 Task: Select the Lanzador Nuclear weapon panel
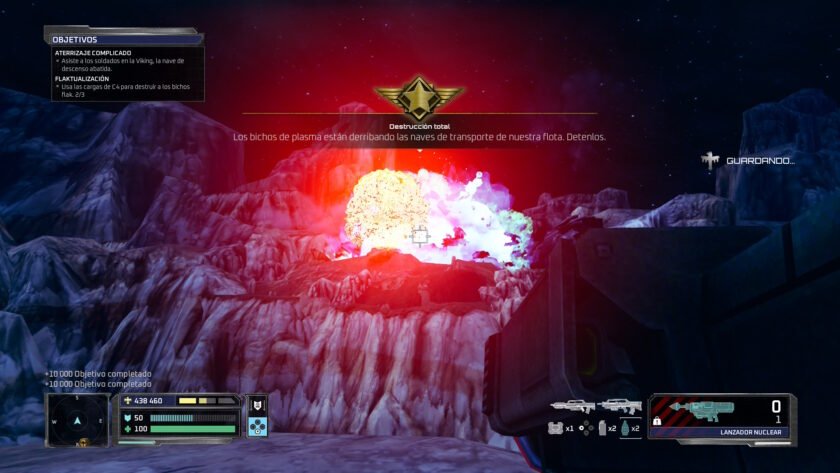pos(721,417)
